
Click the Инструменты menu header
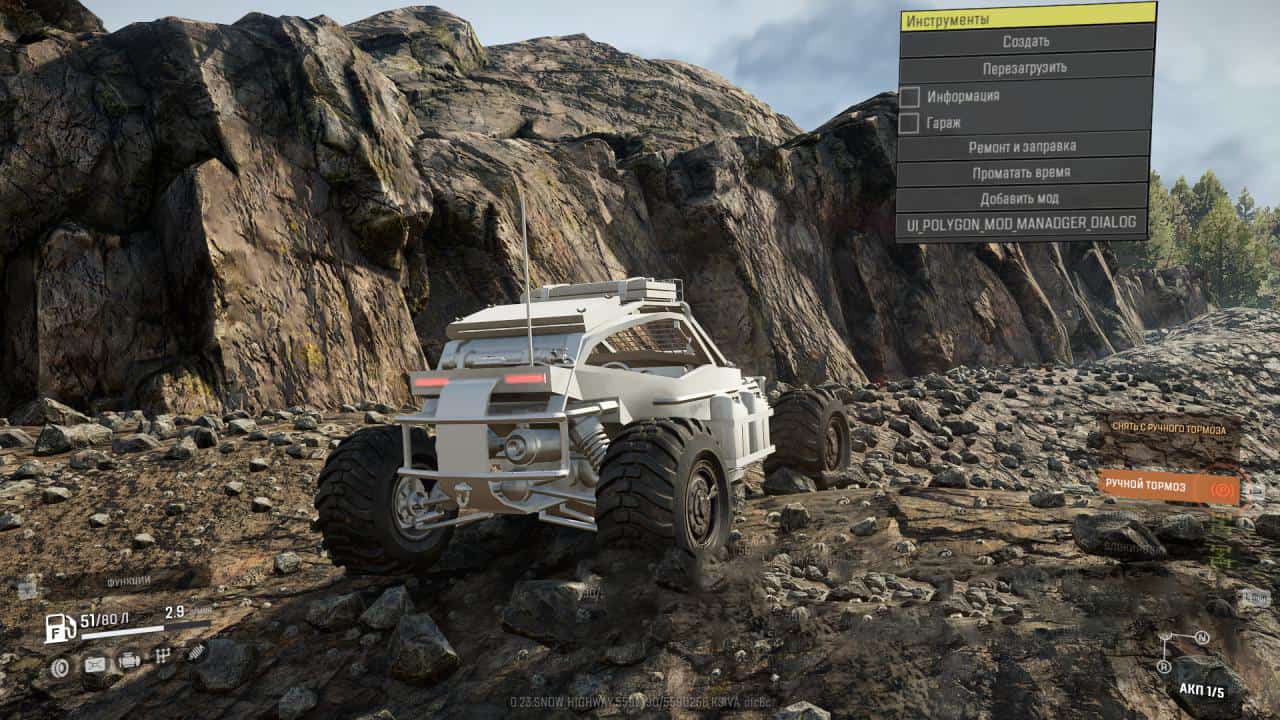(x=1026, y=18)
